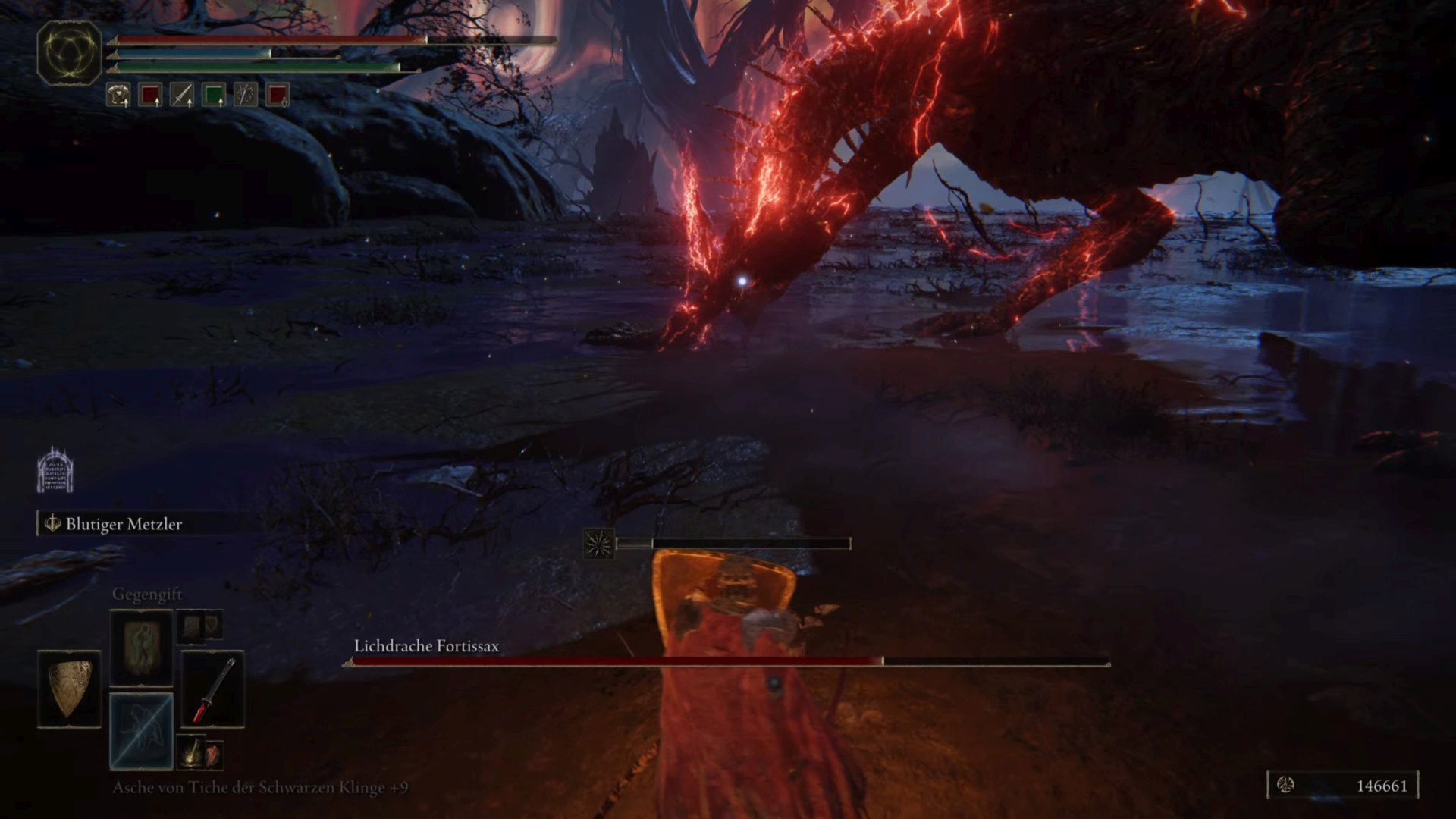Select the glowing lantern pouch item

click(x=193, y=751)
